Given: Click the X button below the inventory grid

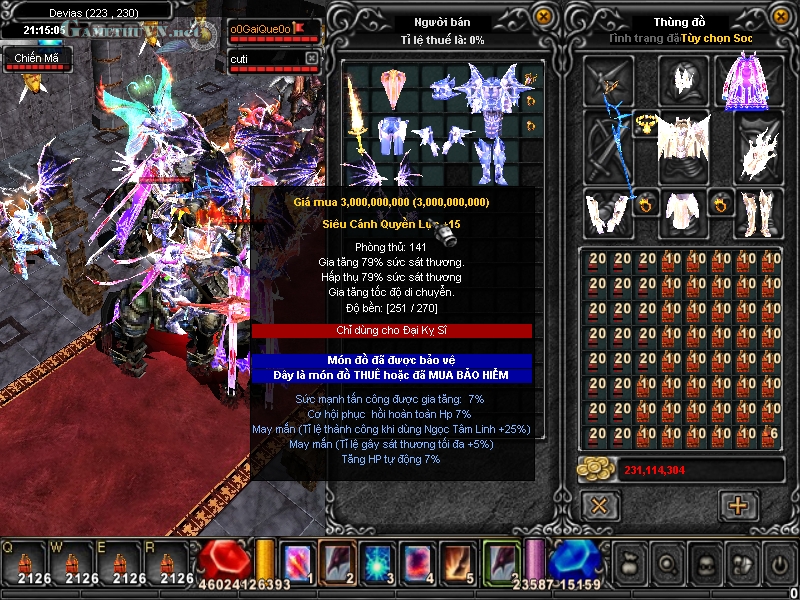Looking at the screenshot, I should coord(600,505).
